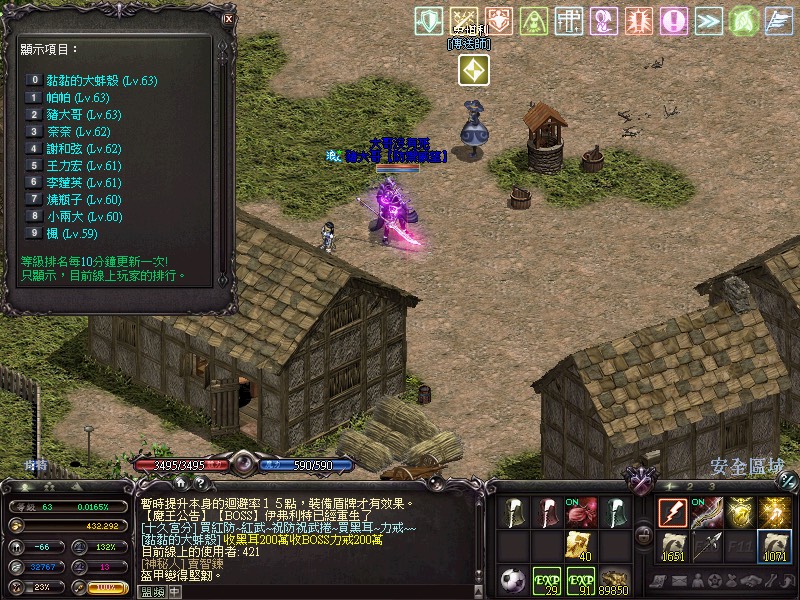Activate the lightning bolt skill slot
Image resolution: width=800 pixels, height=600 pixels.
[x=672, y=512]
